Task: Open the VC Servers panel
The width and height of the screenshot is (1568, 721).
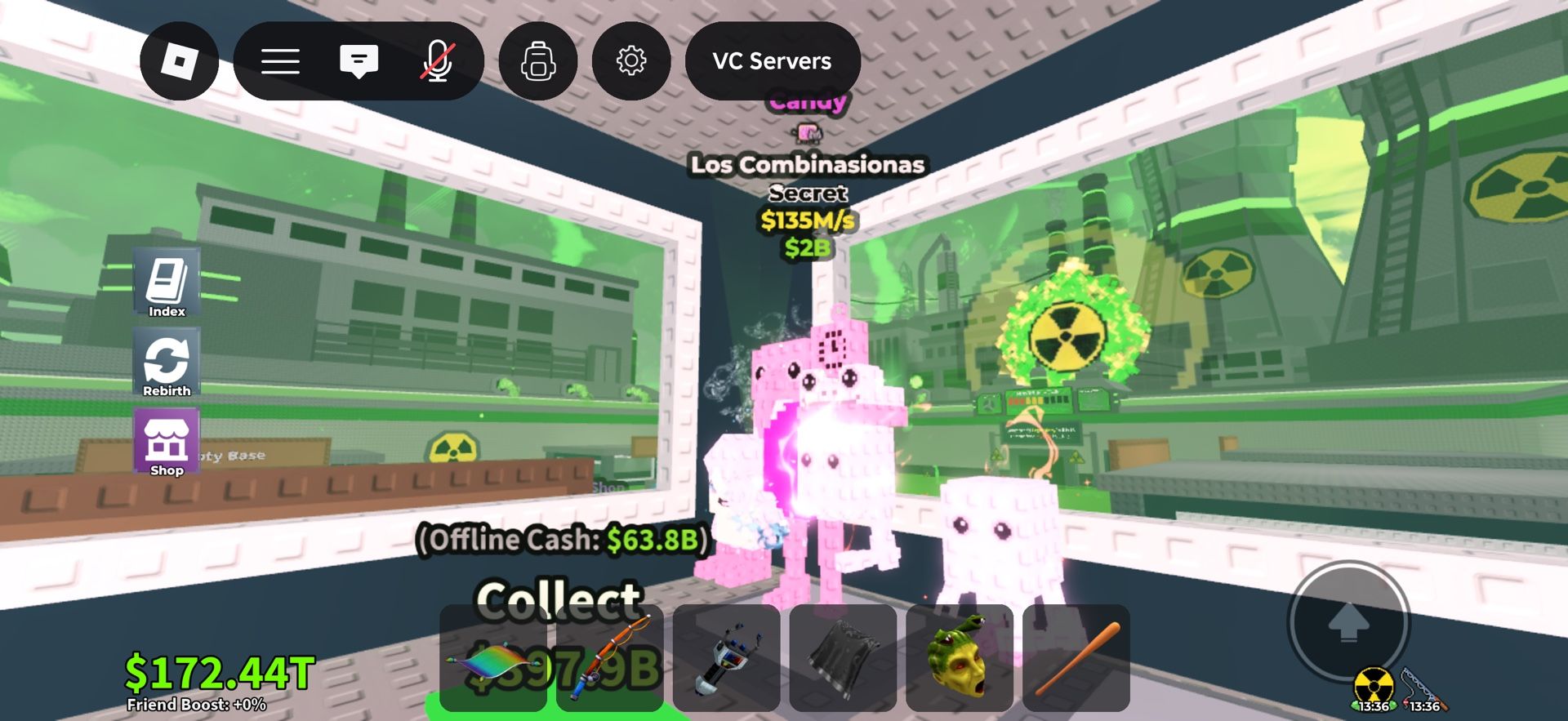Action: pos(772,60)
